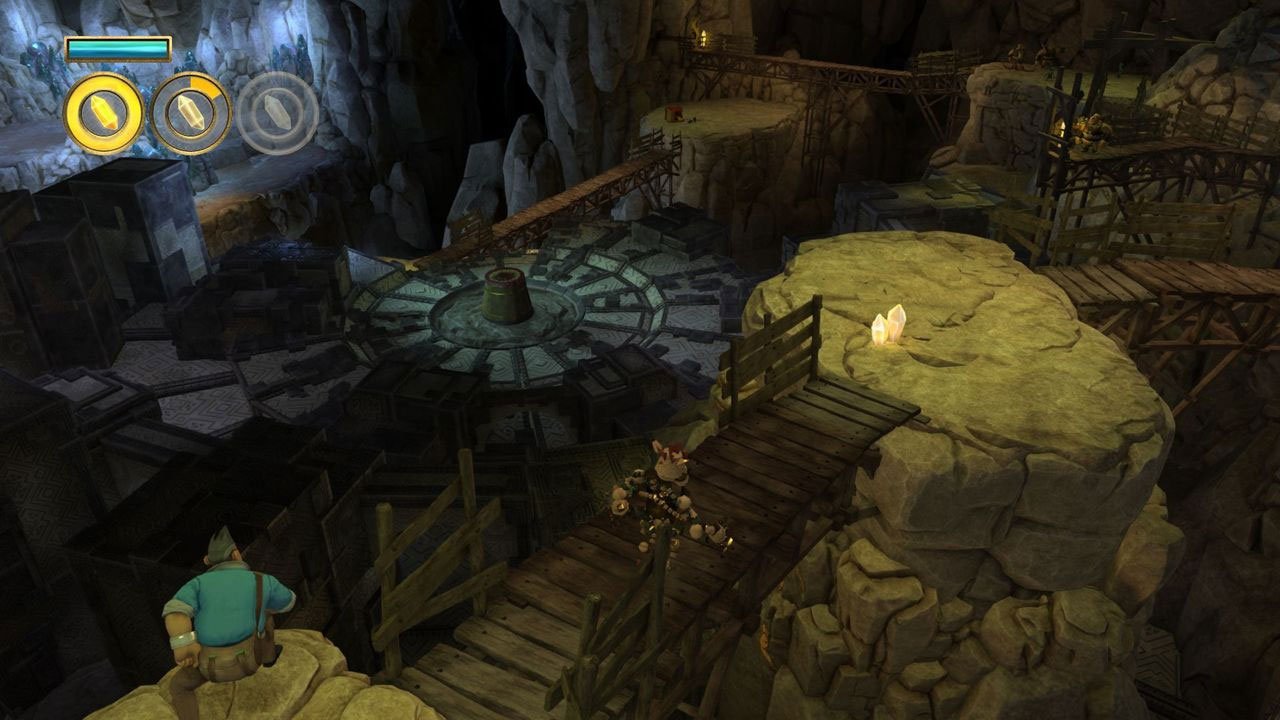Click the teal health bar

point(118,45)
